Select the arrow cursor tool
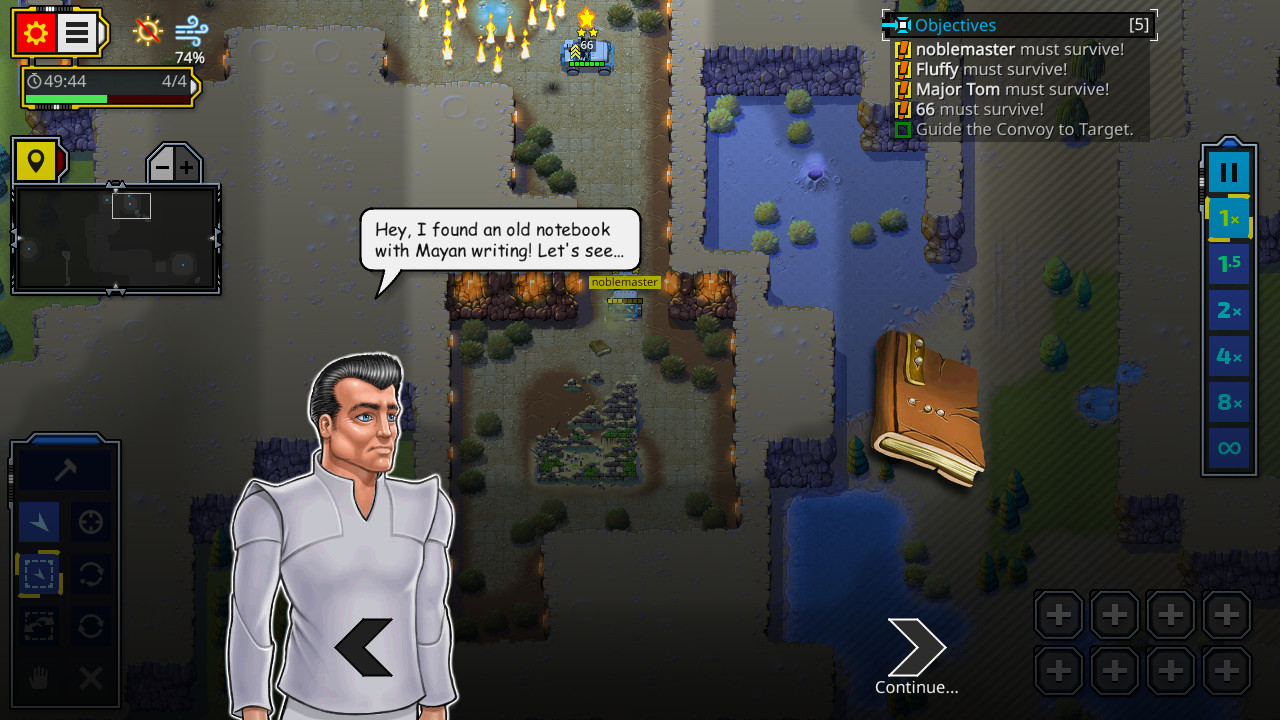The height and width of the screenshot is (720, 1280). [38, 522]
